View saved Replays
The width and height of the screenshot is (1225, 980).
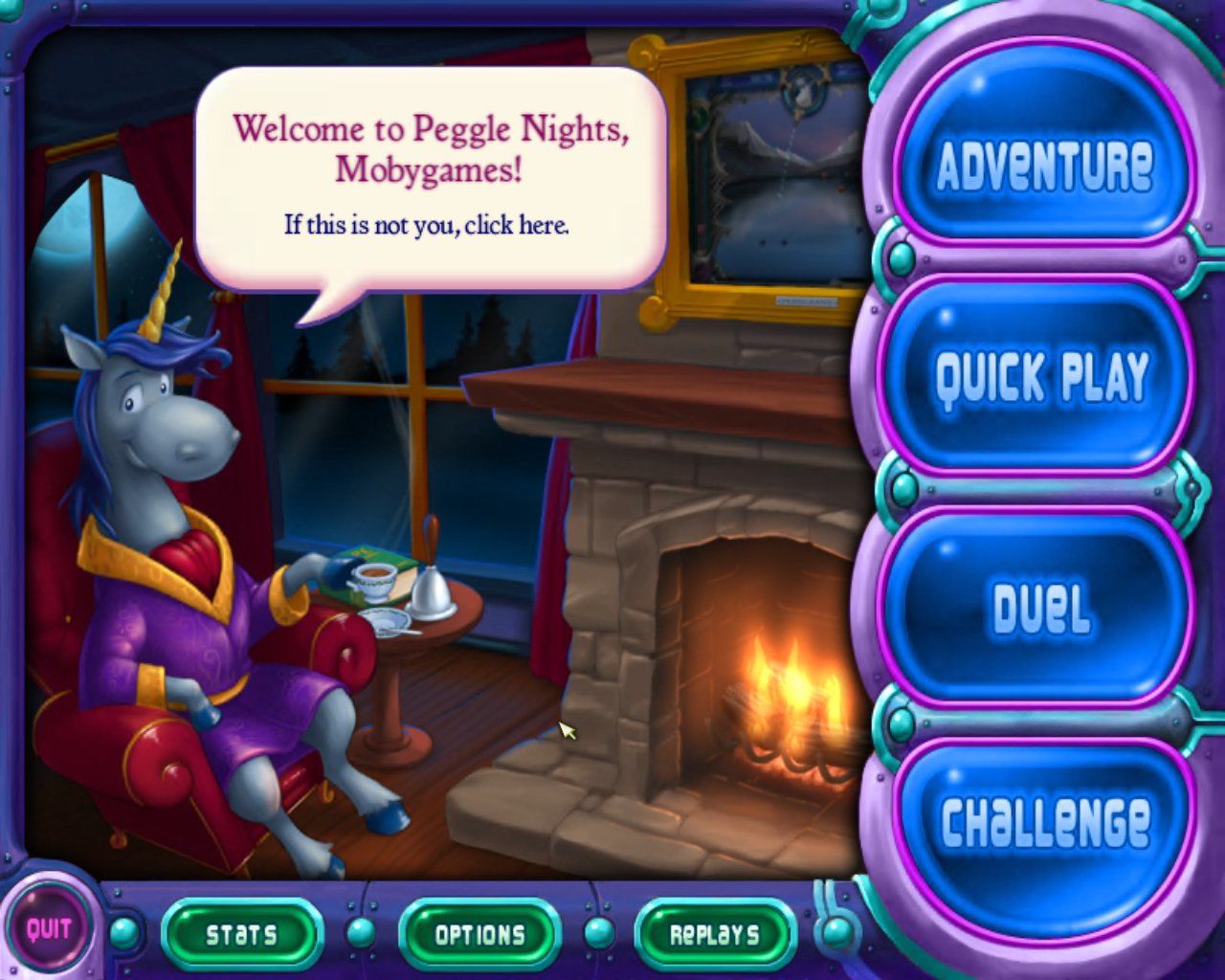coord(715,934)
